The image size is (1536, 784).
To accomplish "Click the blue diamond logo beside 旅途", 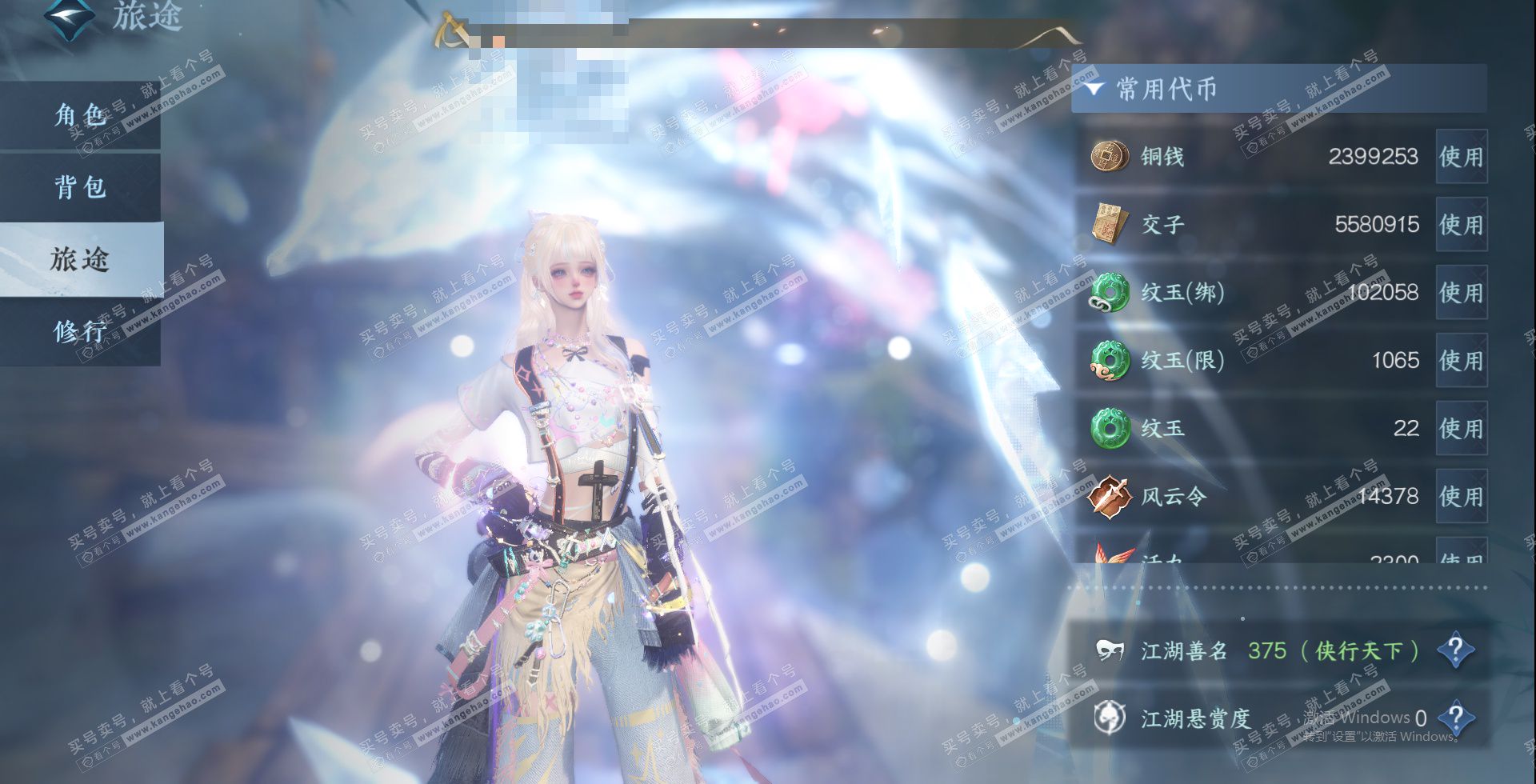I will tap(69, 18).
